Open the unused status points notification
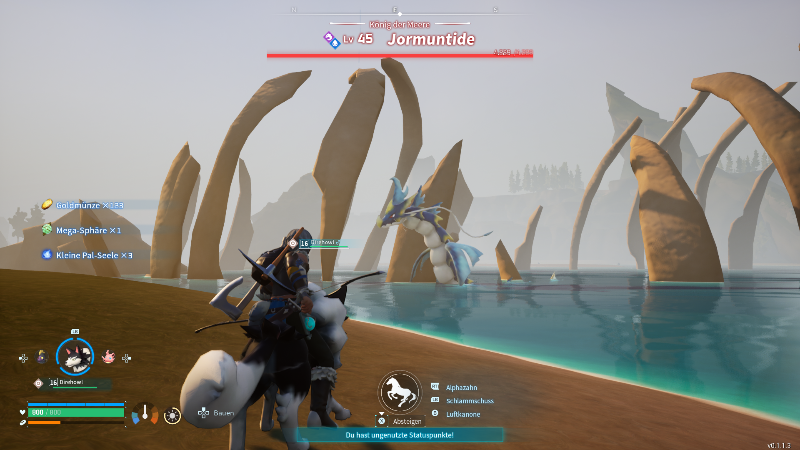 399,435
